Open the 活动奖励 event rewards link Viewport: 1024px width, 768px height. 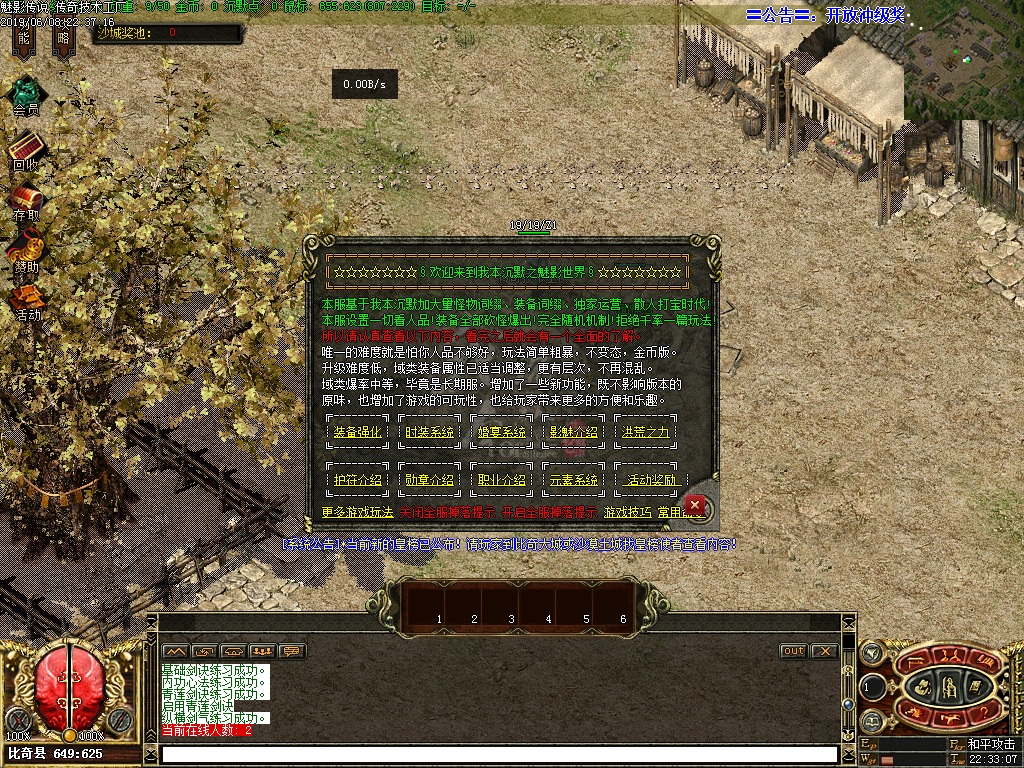(x=650, y=480)
